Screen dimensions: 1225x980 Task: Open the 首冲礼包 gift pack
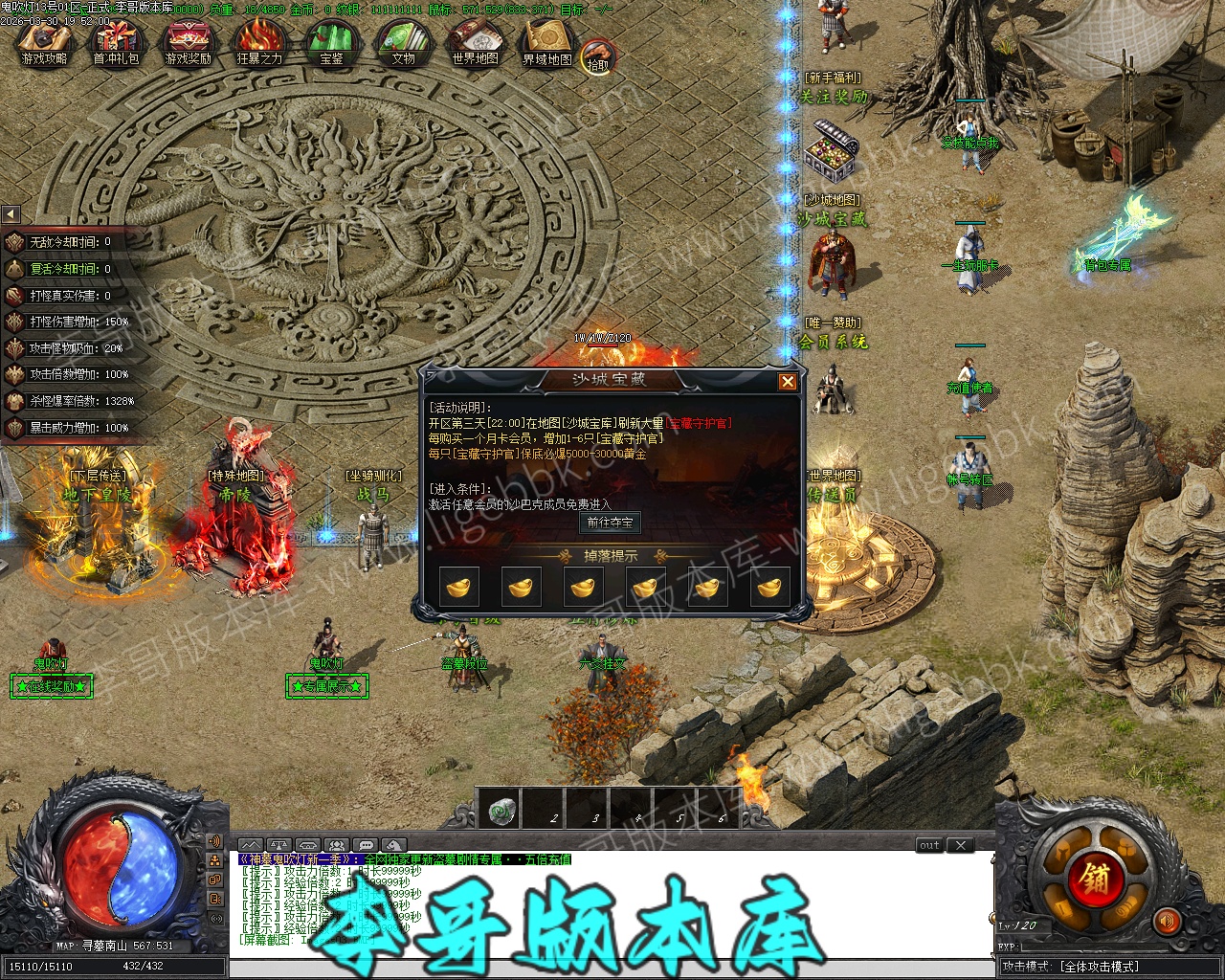[116, 42]
